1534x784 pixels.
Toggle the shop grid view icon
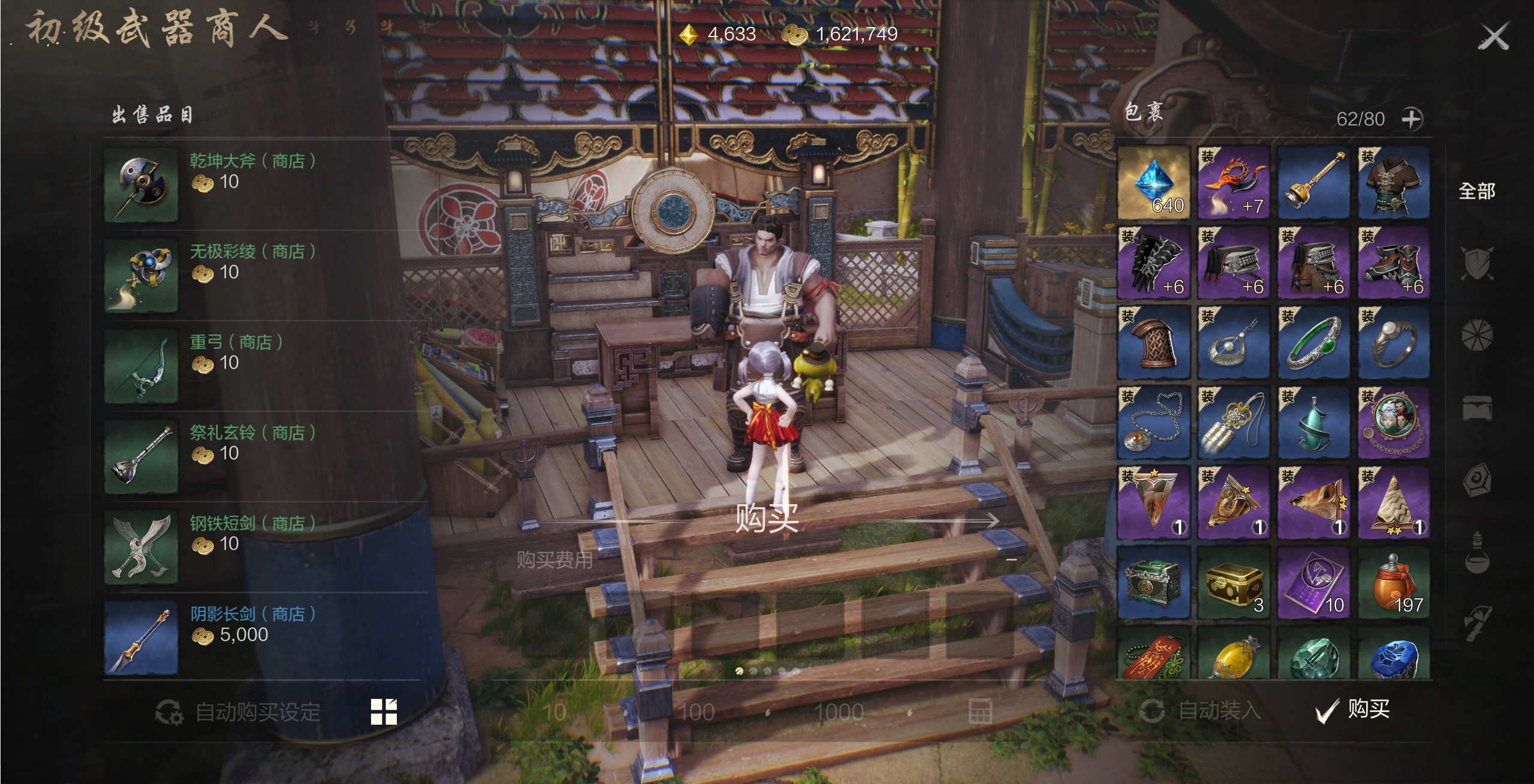point(384,712)
